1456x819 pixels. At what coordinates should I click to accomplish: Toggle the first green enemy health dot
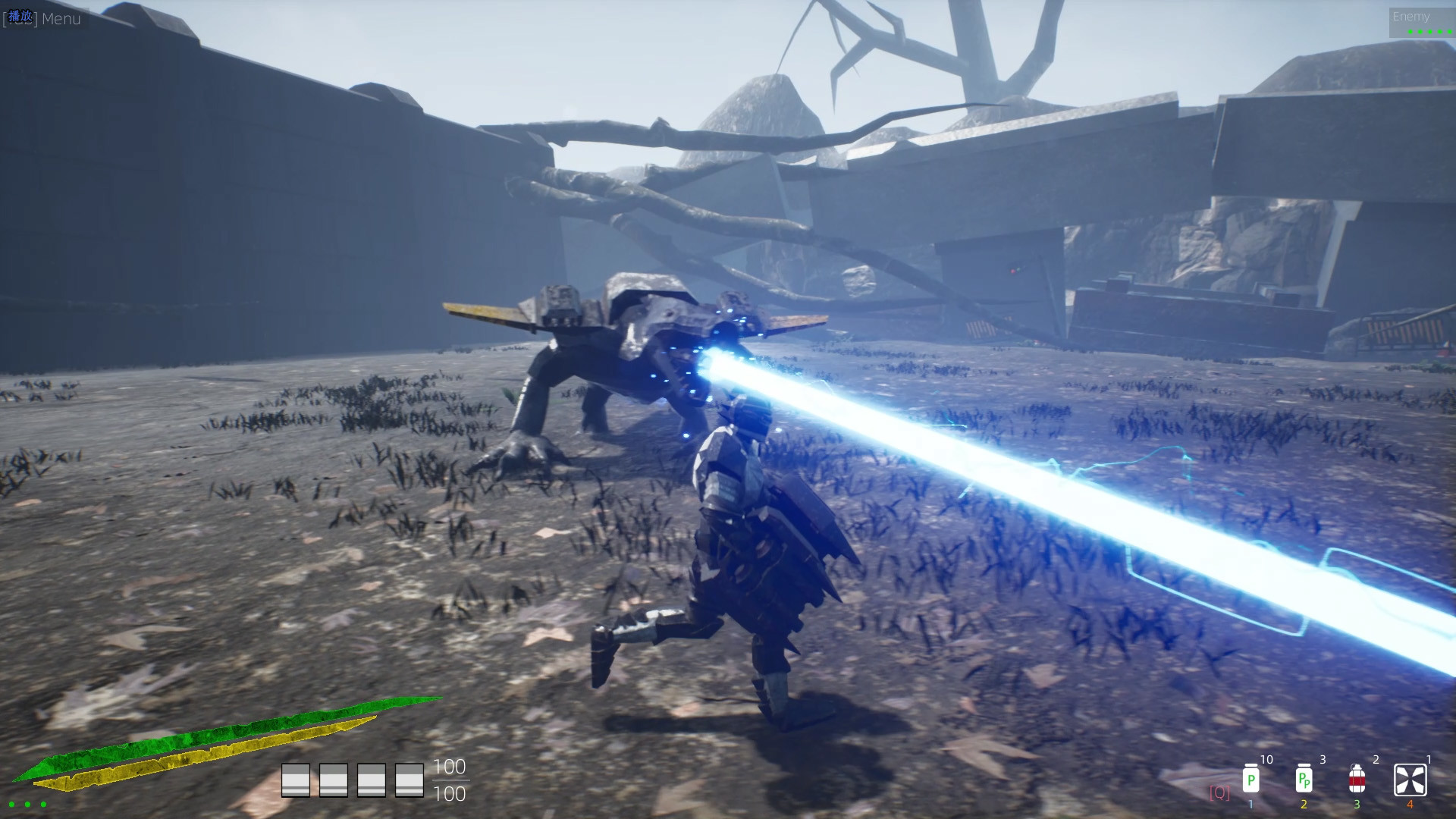click(x=1410, y=32)
